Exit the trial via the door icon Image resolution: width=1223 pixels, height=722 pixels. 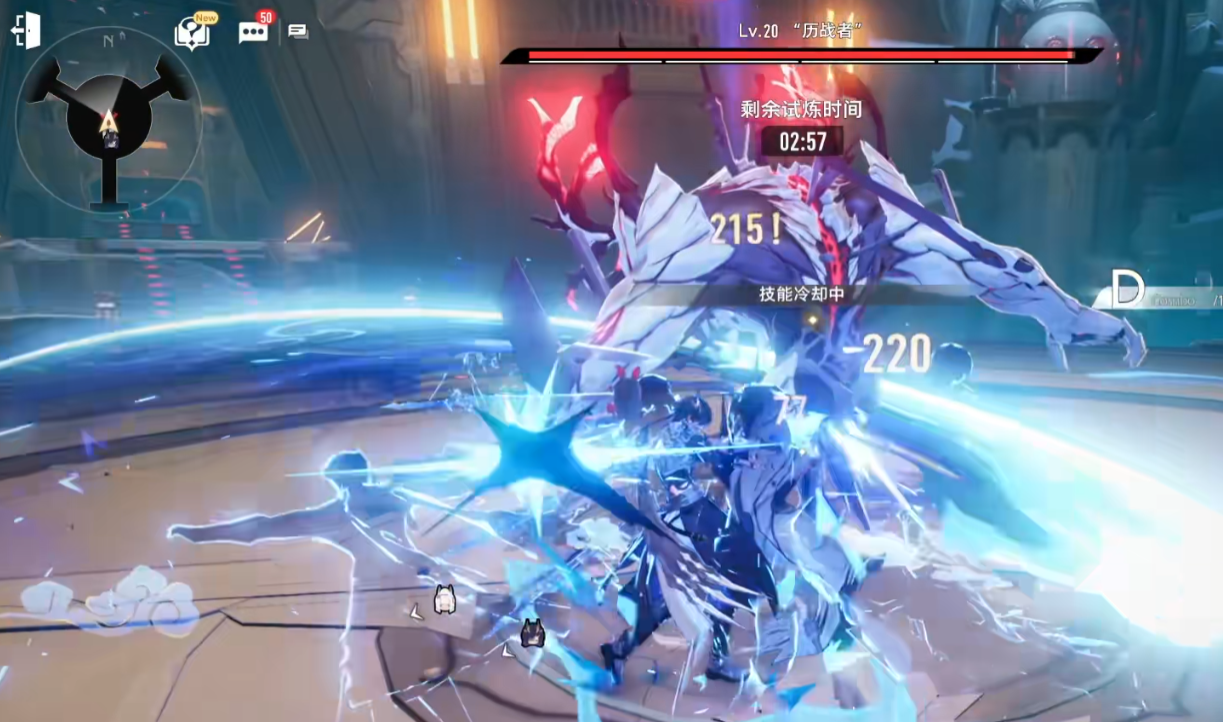(x=25, y=31)
